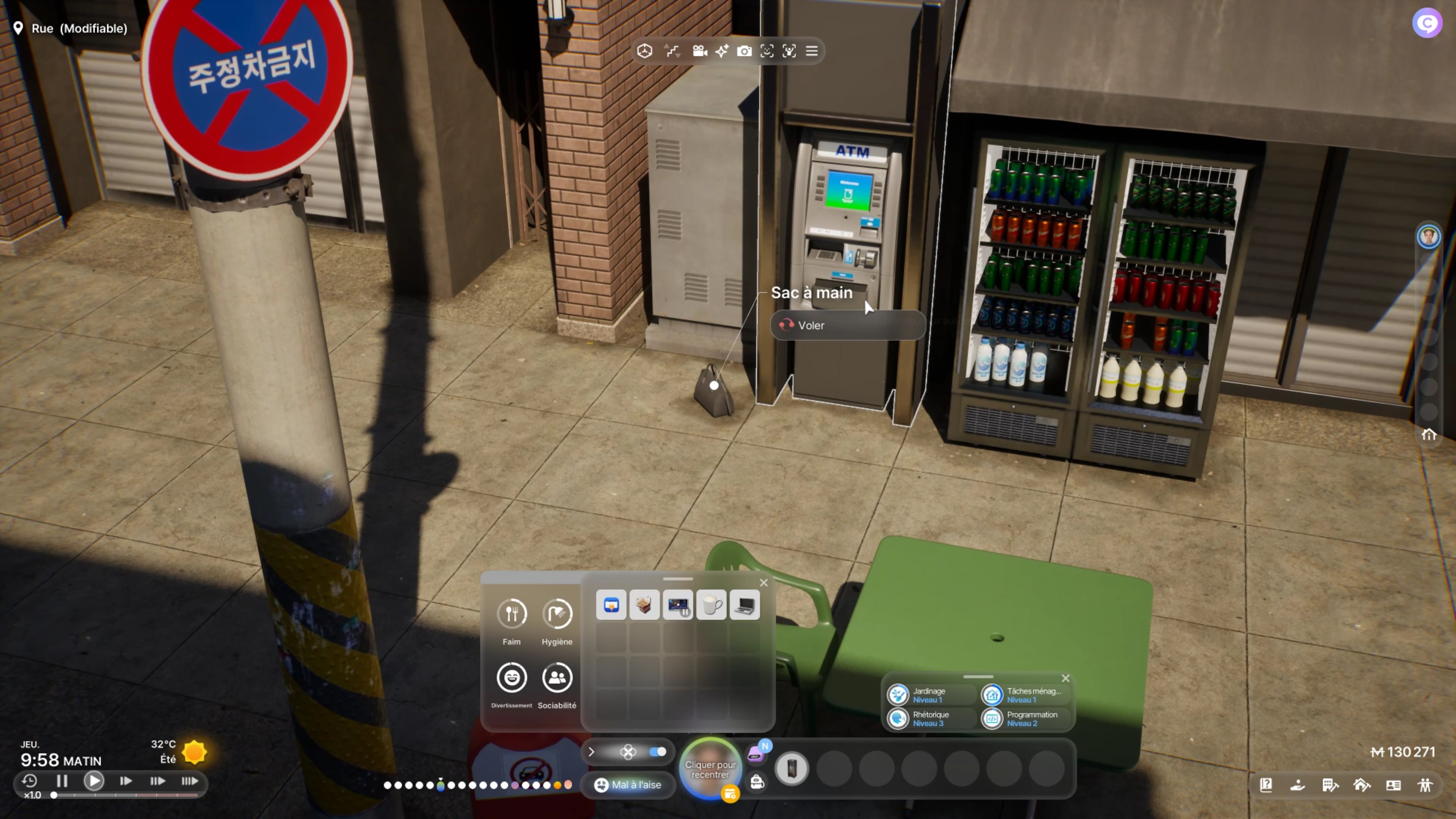The width and height of the screenshot is (1456, 819).
Task: Select the coffee mug inventory item
Action: (711, 605)
